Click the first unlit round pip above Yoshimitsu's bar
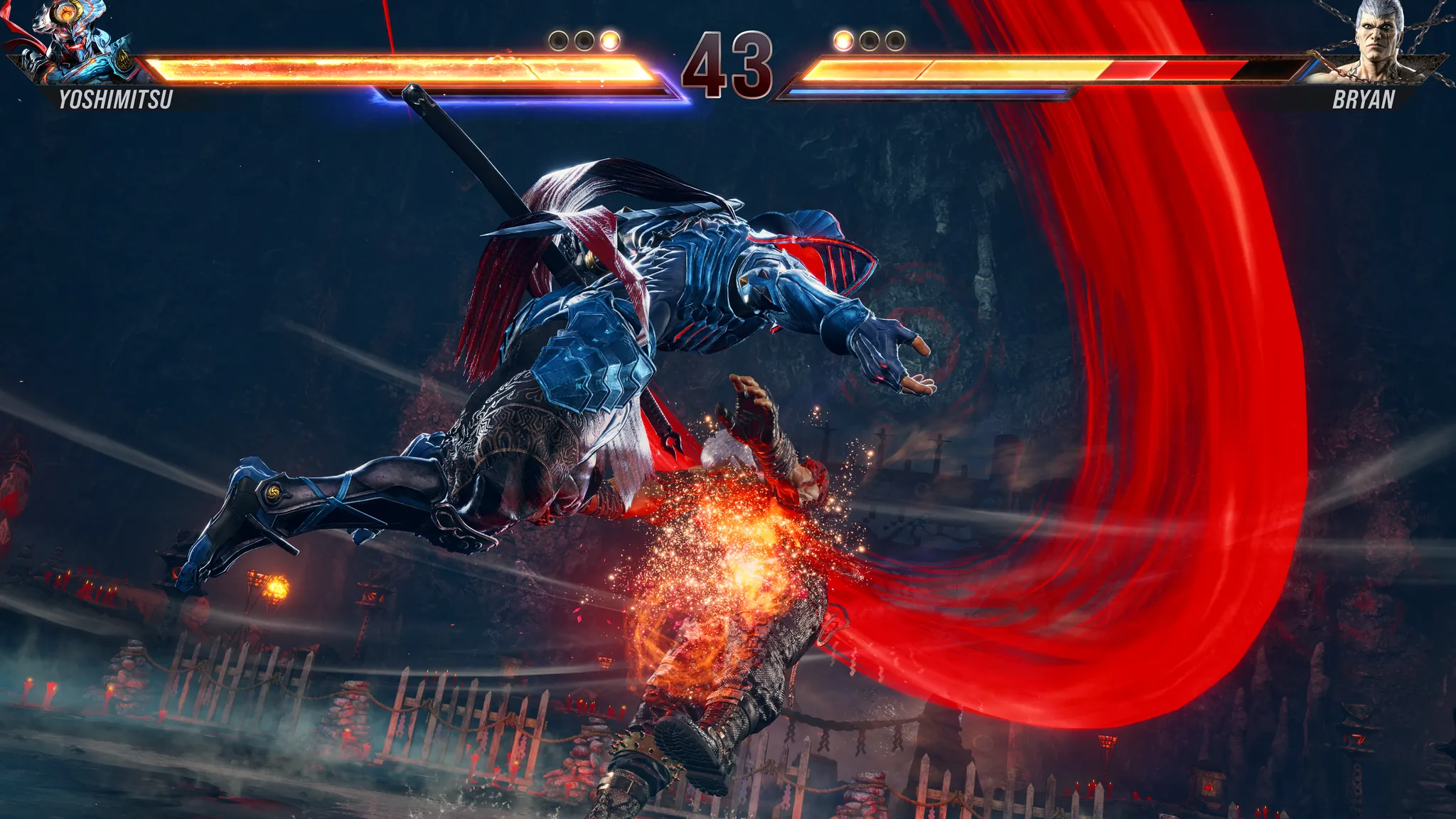The width and height of the screenshot is (1456, 819). (x=559, y=41)
